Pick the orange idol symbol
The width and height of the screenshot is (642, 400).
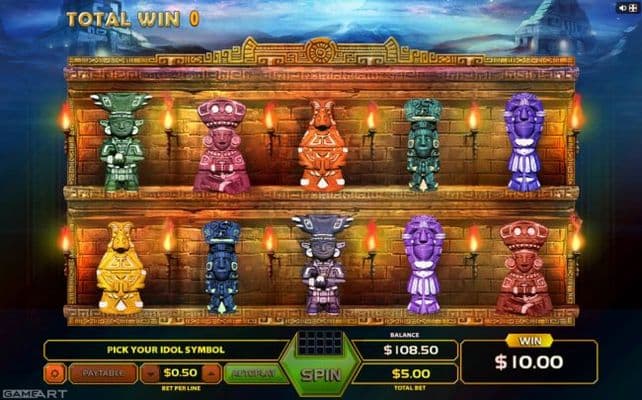pos(323,145)
